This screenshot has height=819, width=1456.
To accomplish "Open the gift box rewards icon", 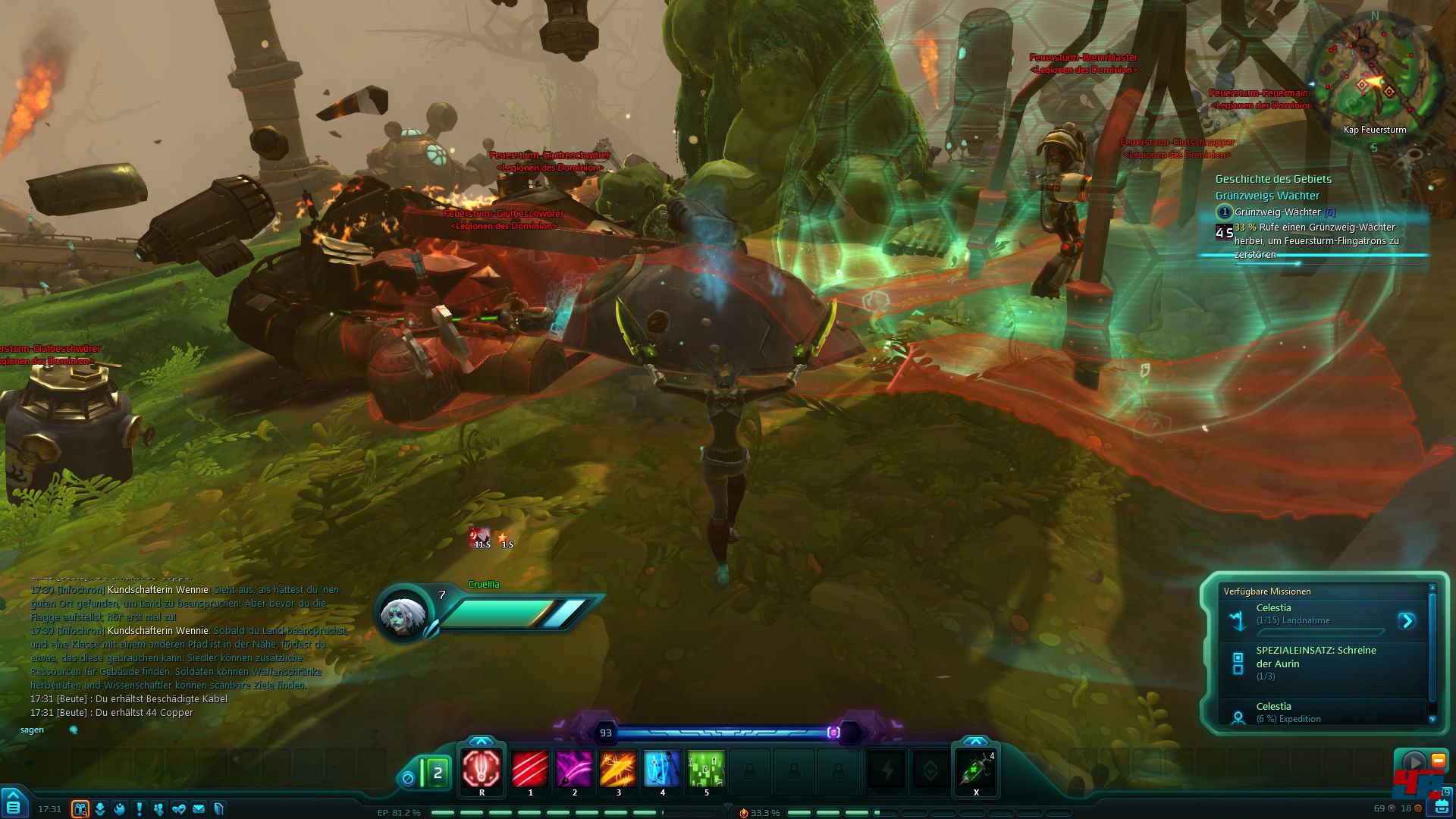I will (80, 809).
